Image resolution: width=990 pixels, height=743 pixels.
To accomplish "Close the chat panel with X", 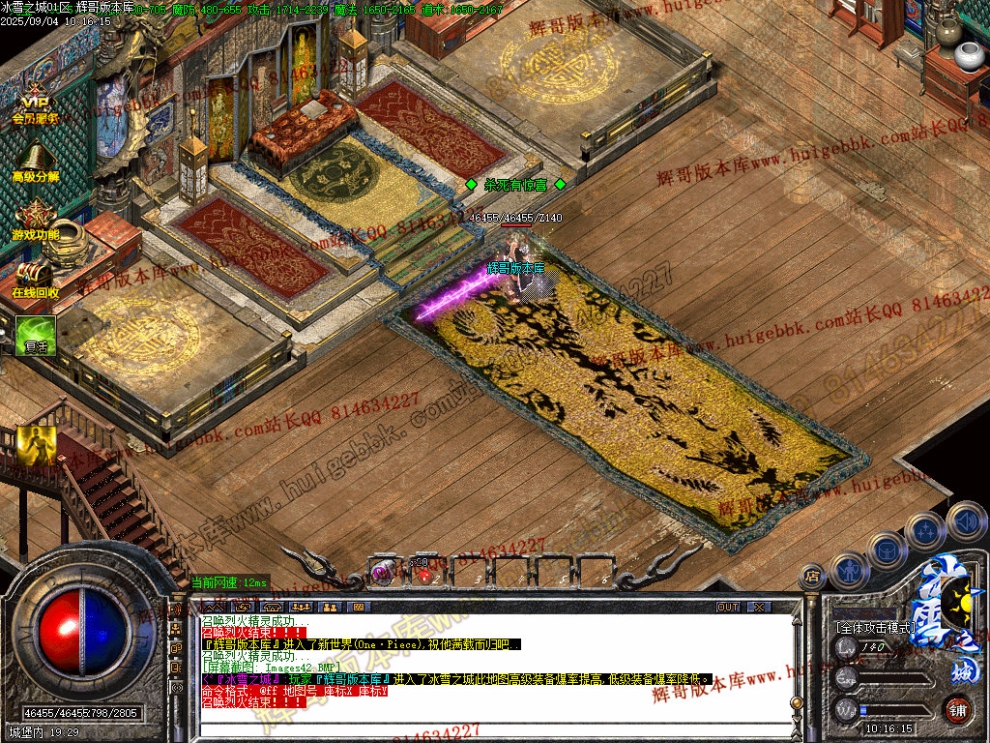I will [759, 607].
